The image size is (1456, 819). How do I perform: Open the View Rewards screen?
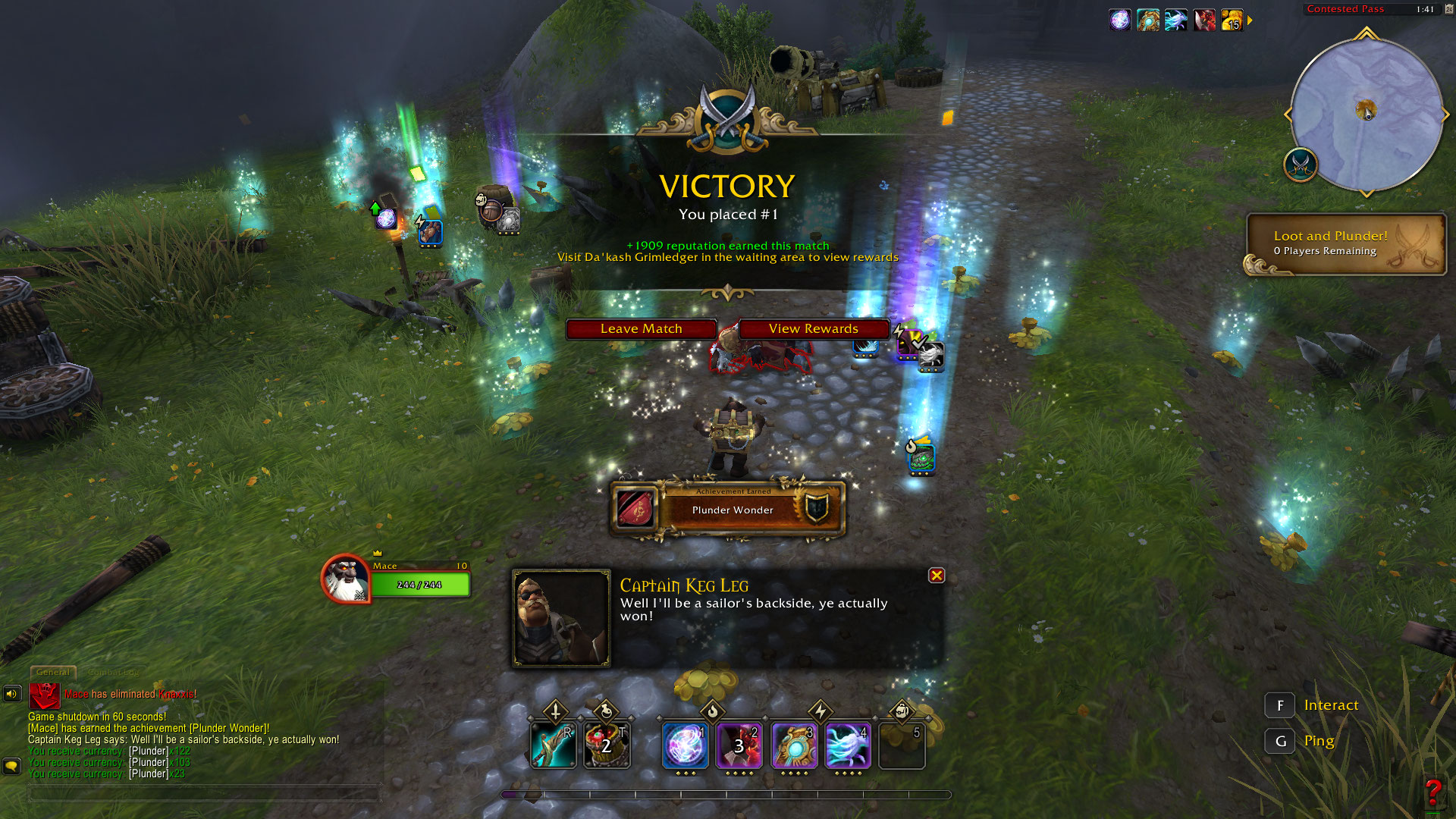pyautogui.click(x=813, y=329)
